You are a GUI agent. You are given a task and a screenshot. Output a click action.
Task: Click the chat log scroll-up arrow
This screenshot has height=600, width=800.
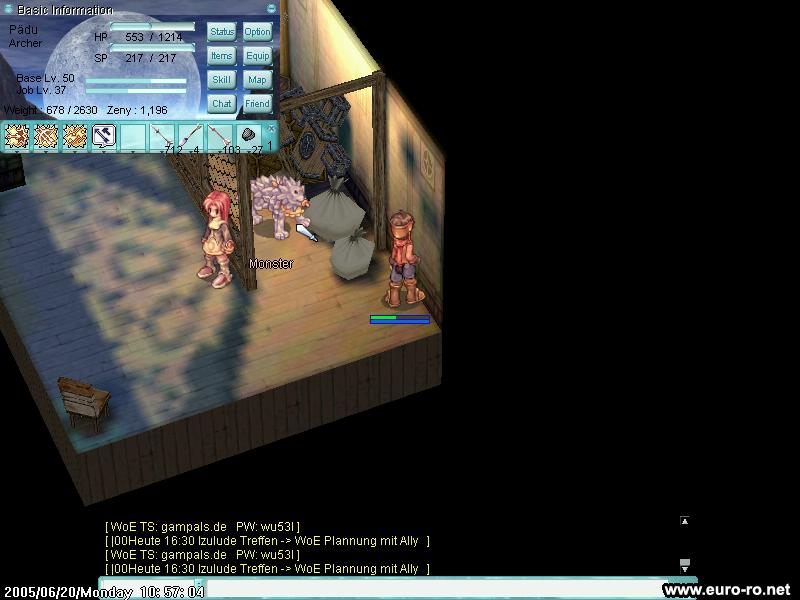pos(684,521)
